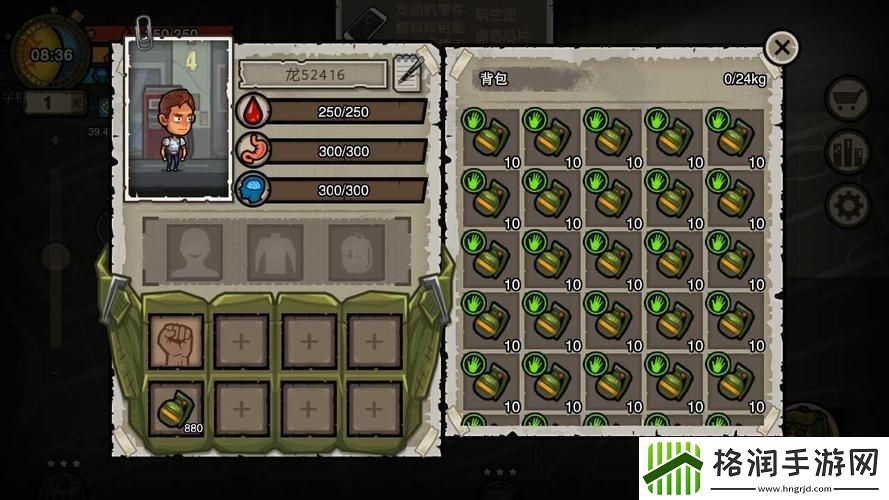Close the backpack panel with X
889x500 pixels.
[782, 47]
